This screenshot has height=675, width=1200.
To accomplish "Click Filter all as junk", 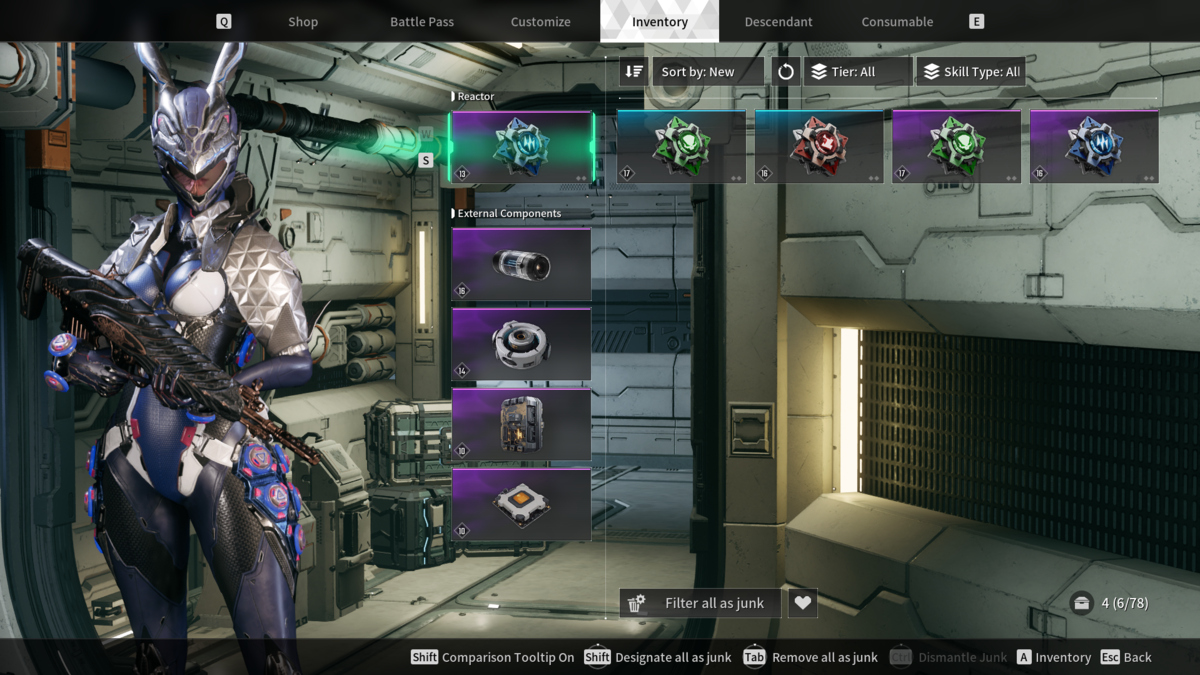I will tap(701, 603).
